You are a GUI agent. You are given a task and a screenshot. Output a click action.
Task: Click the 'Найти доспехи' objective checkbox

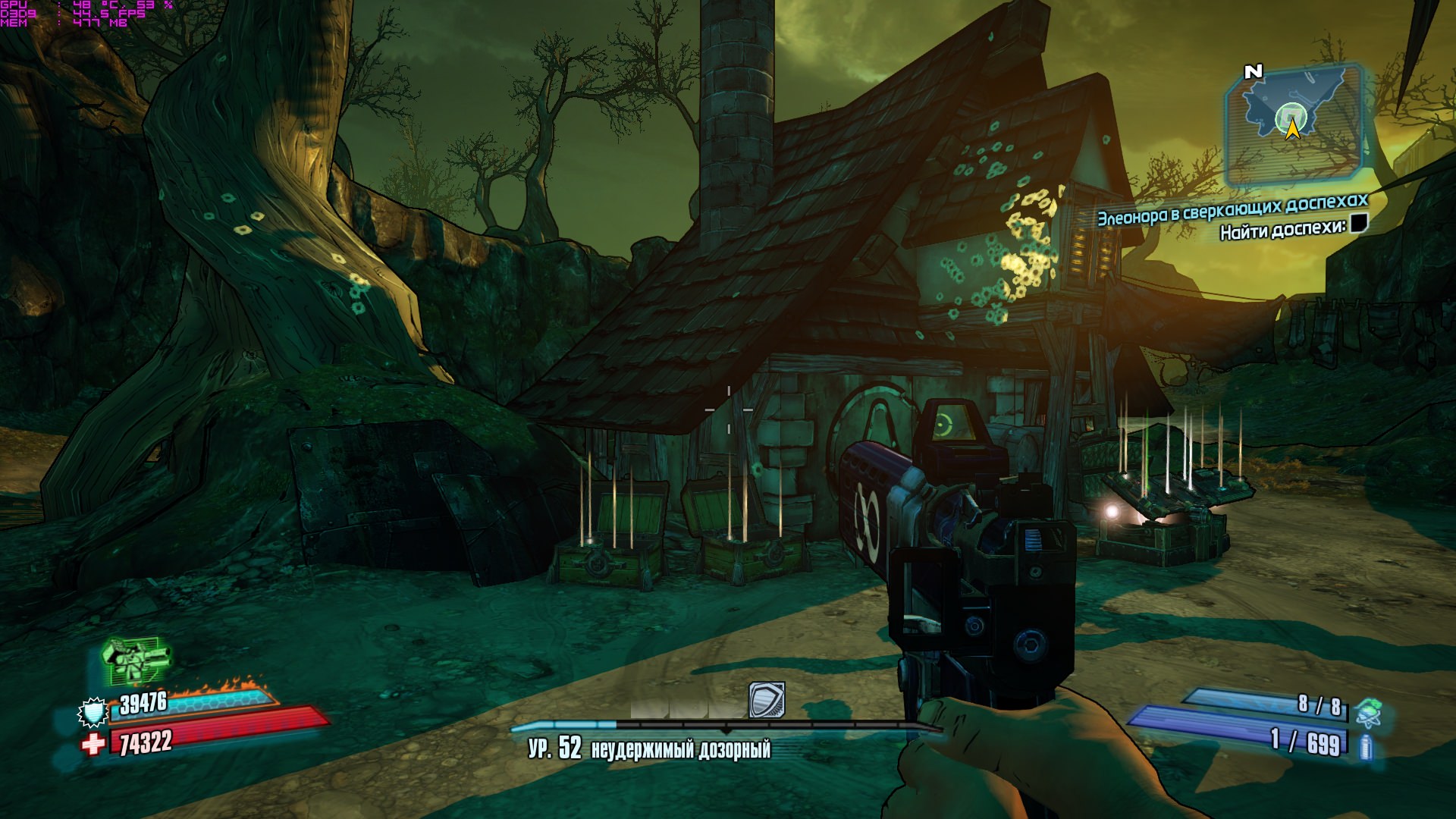[1358, 223]
